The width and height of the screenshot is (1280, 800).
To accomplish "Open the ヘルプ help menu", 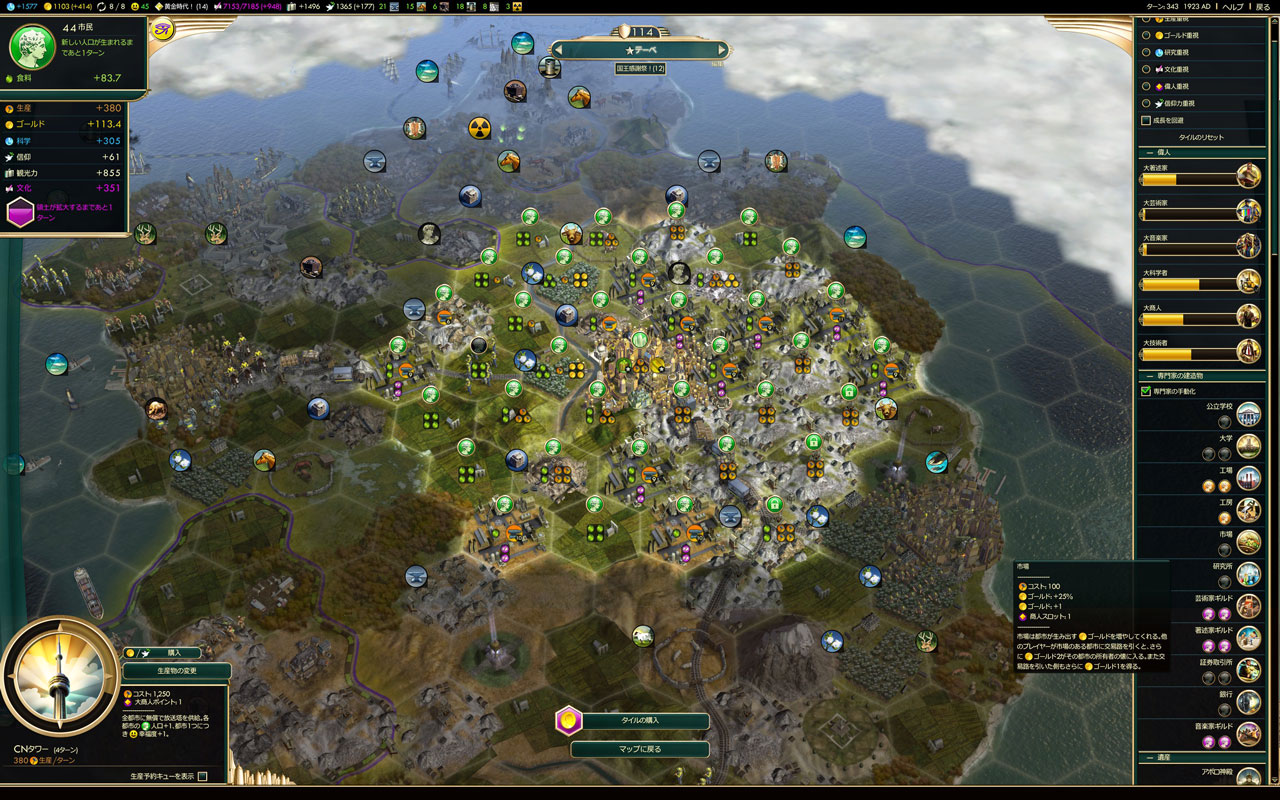I will (1233, 6).
